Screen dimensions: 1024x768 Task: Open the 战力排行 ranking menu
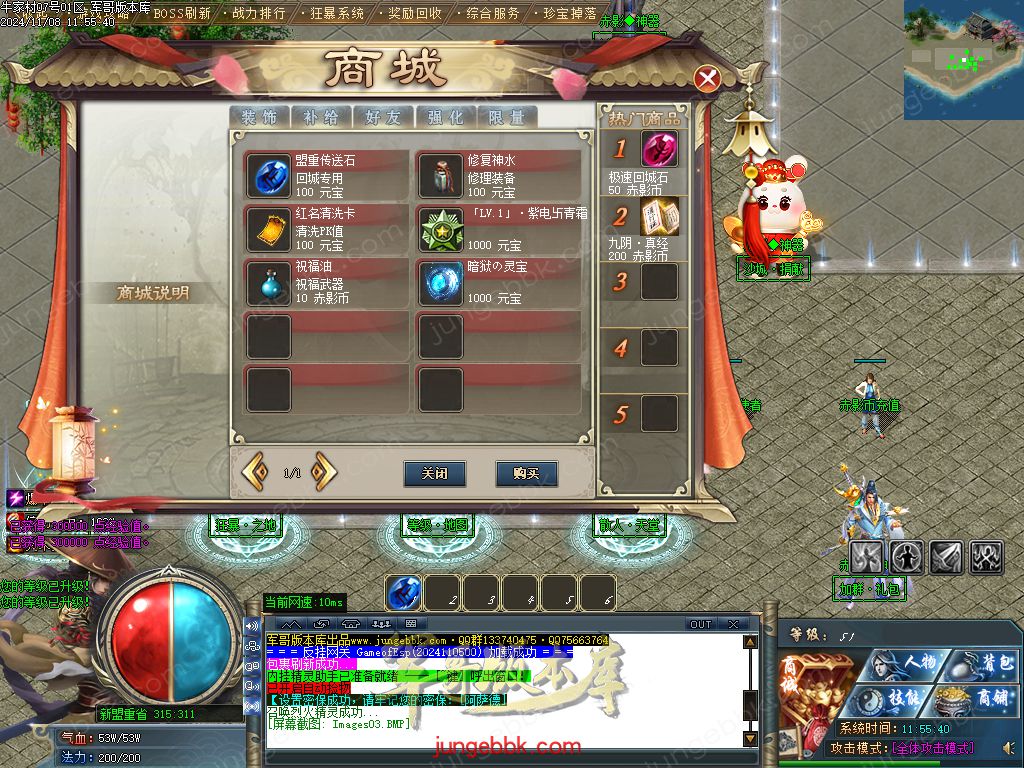(x=257, y=14)
